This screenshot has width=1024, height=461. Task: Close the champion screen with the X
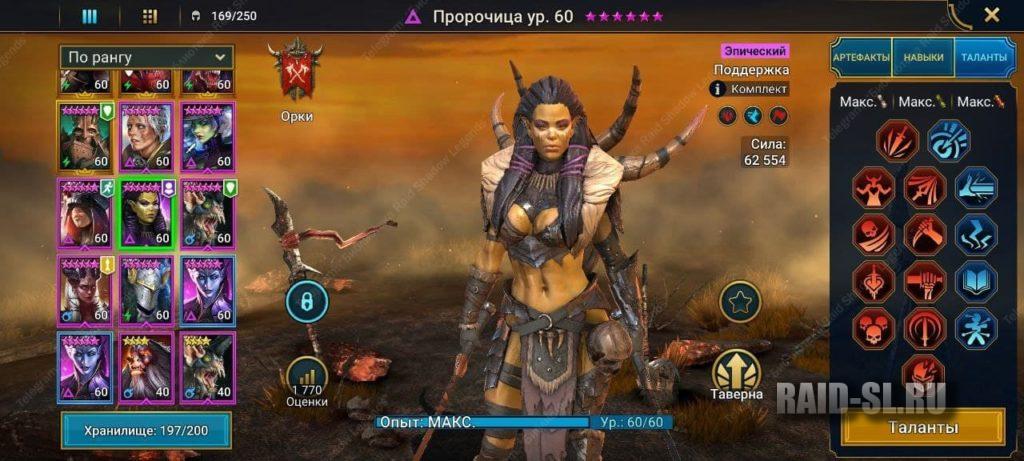pyautogui.click(x=991, y=15)
